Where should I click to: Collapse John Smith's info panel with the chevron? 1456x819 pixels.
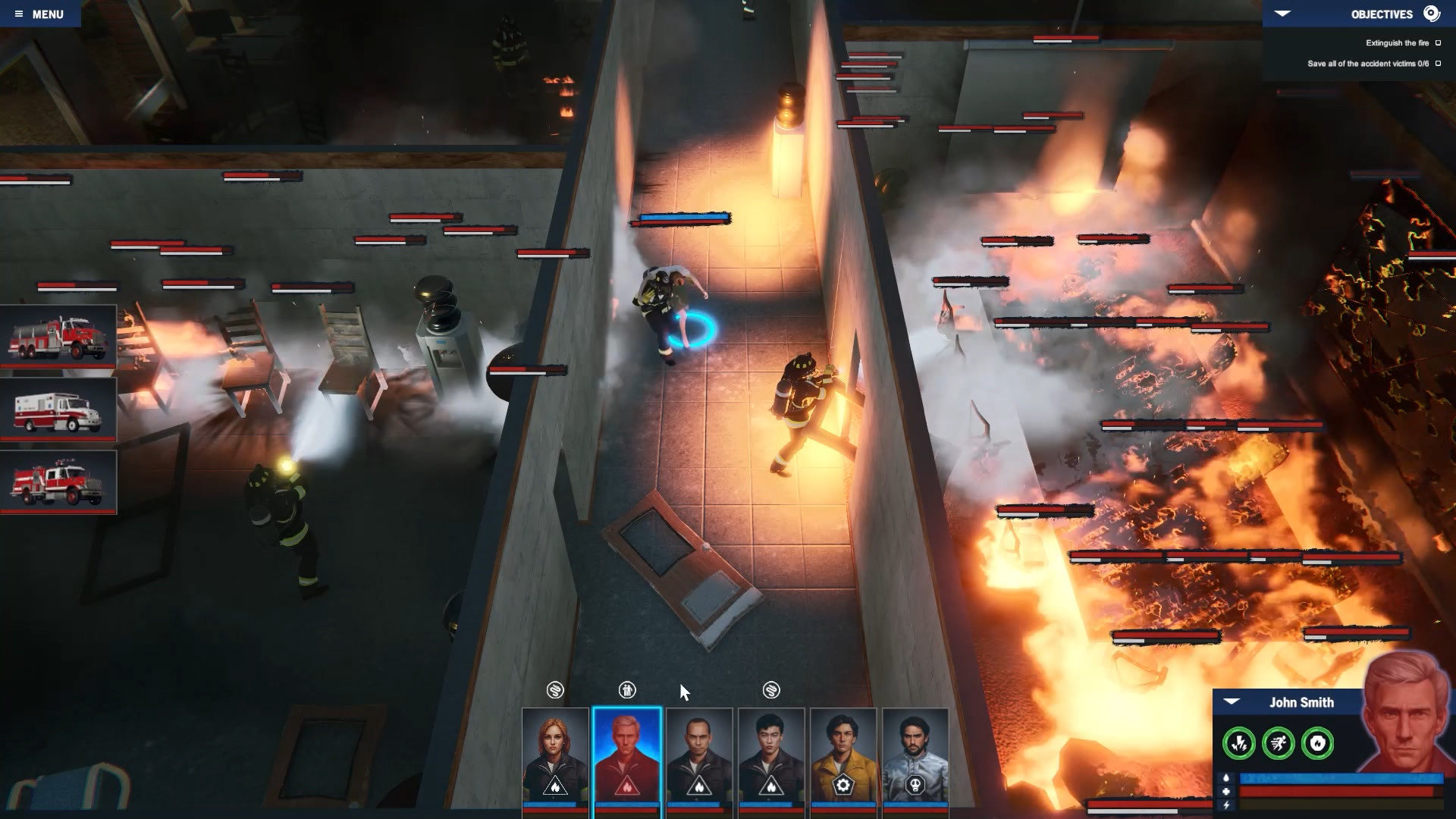click(x=1232, y=701)
